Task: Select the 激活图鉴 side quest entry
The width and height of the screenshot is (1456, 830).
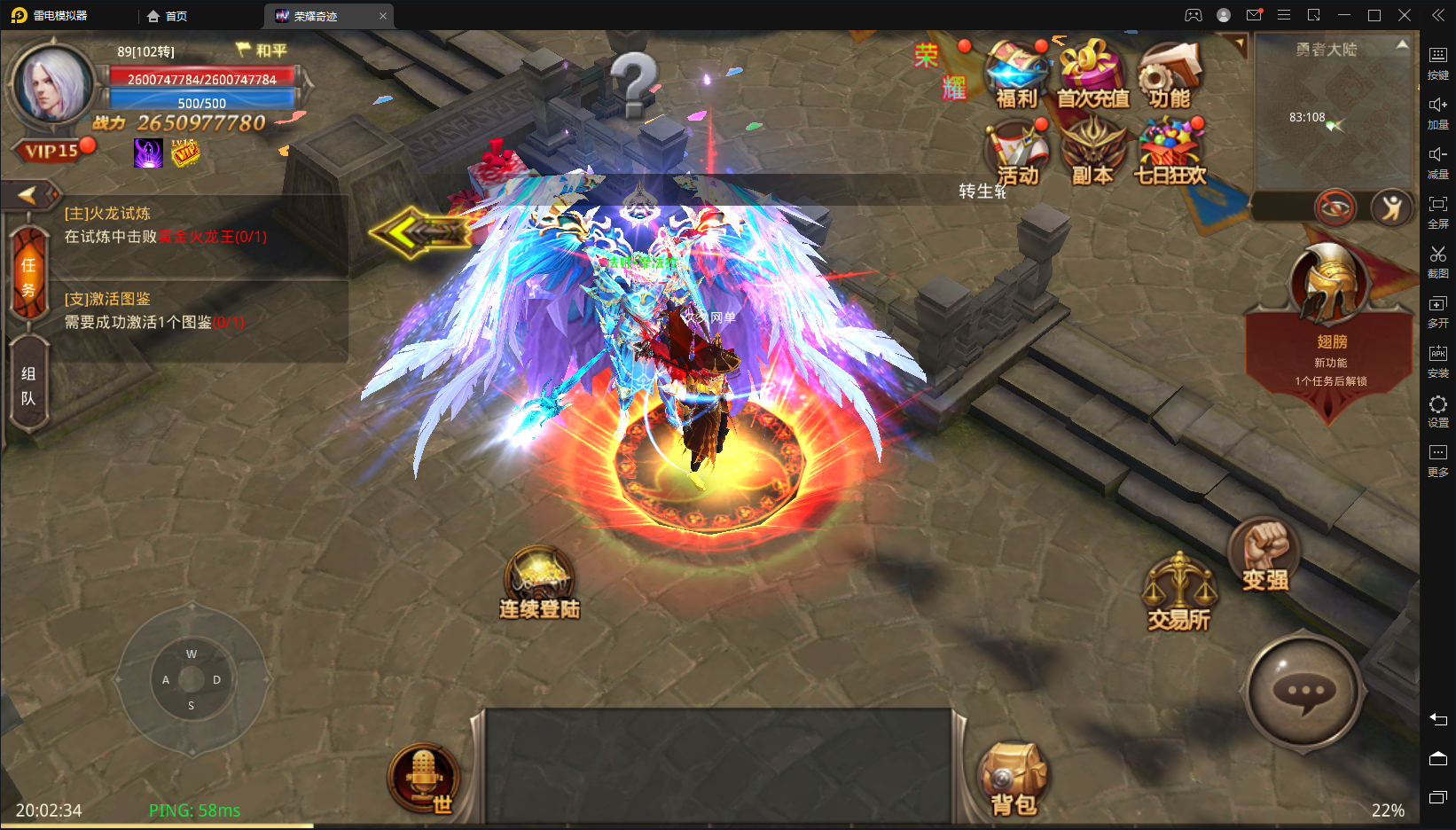Action: point(154,310)
